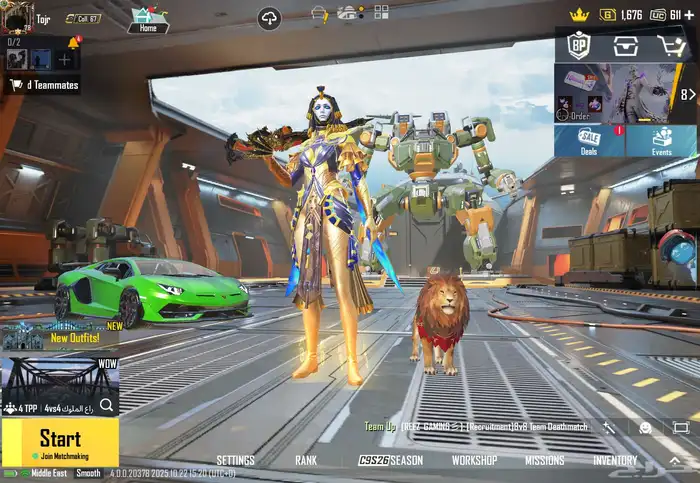Viewport: 700px width, 483px height.
Task: View the Missions list
Action: pyautogui.click(x=544, y=461)
